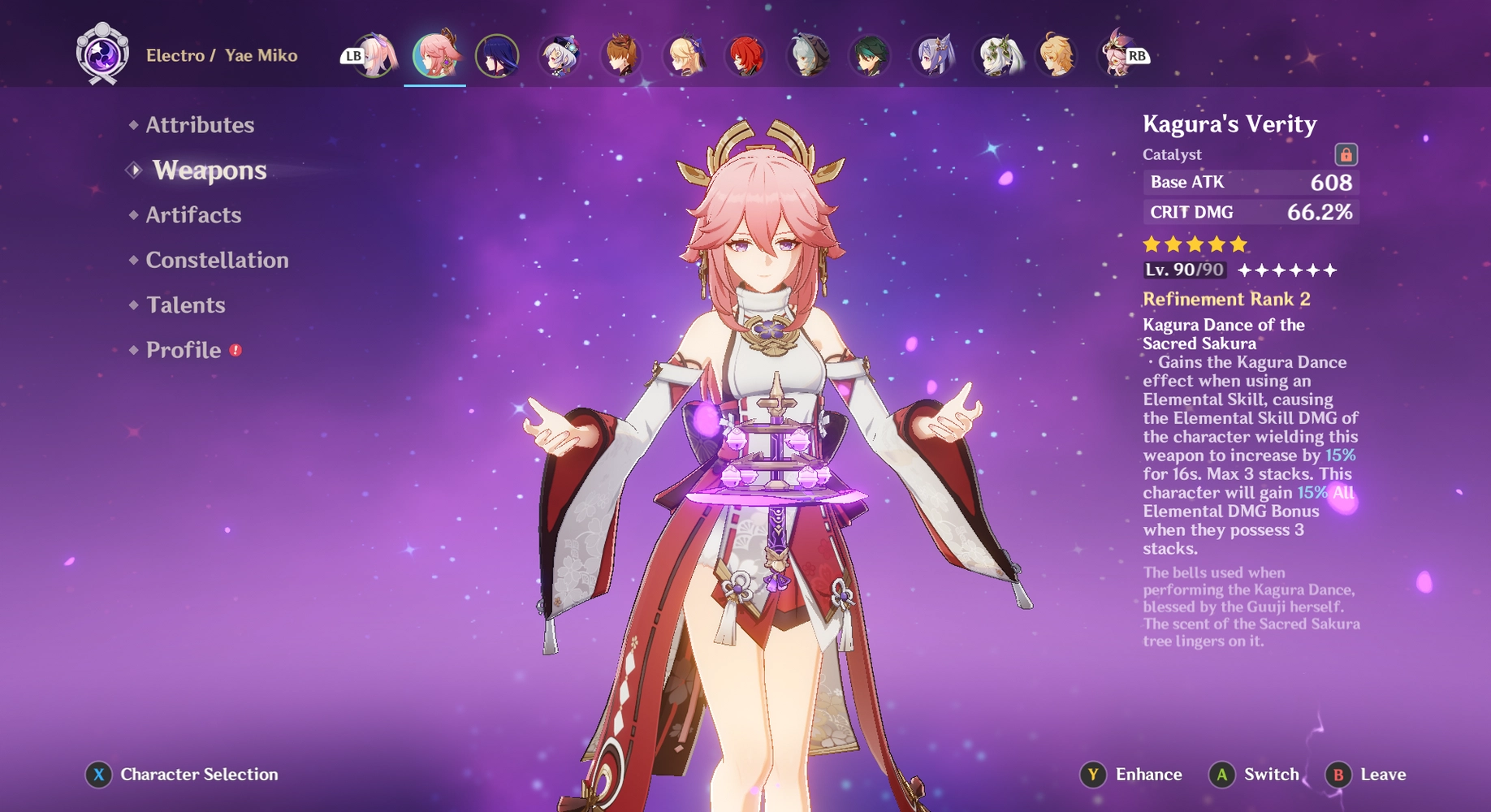Select the Electro element emblem top left
Viewport: 1491px width, 812px height.
coord(104,55)
